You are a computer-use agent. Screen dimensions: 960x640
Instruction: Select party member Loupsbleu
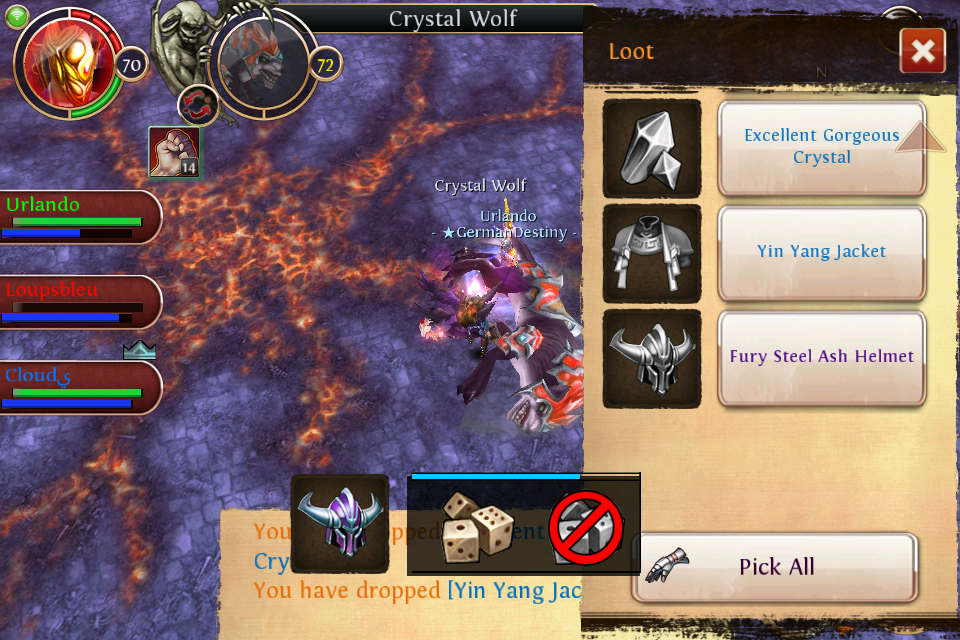[x=80, y=302]
